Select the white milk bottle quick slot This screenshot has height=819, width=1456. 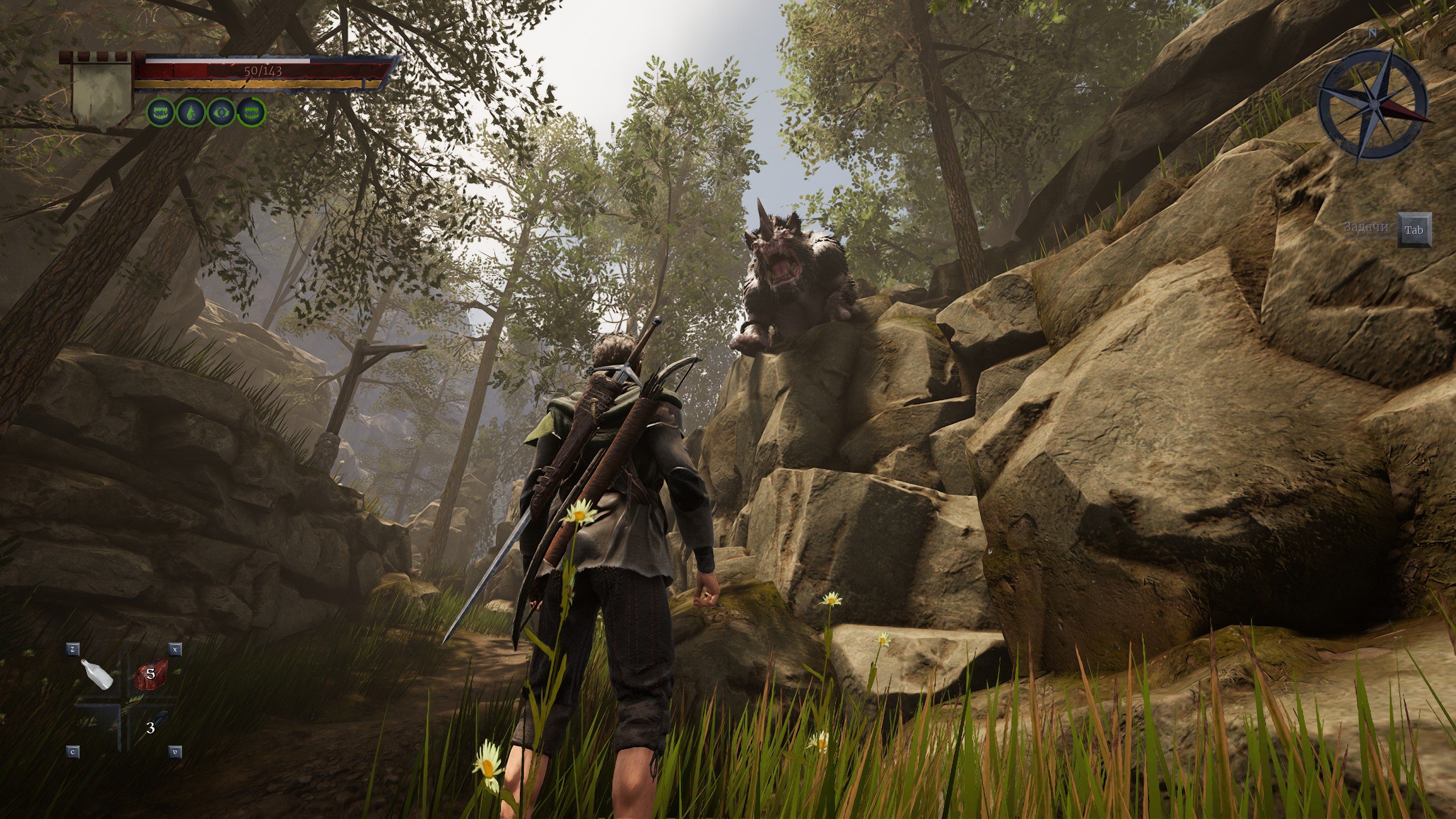[x=98, y=675]
